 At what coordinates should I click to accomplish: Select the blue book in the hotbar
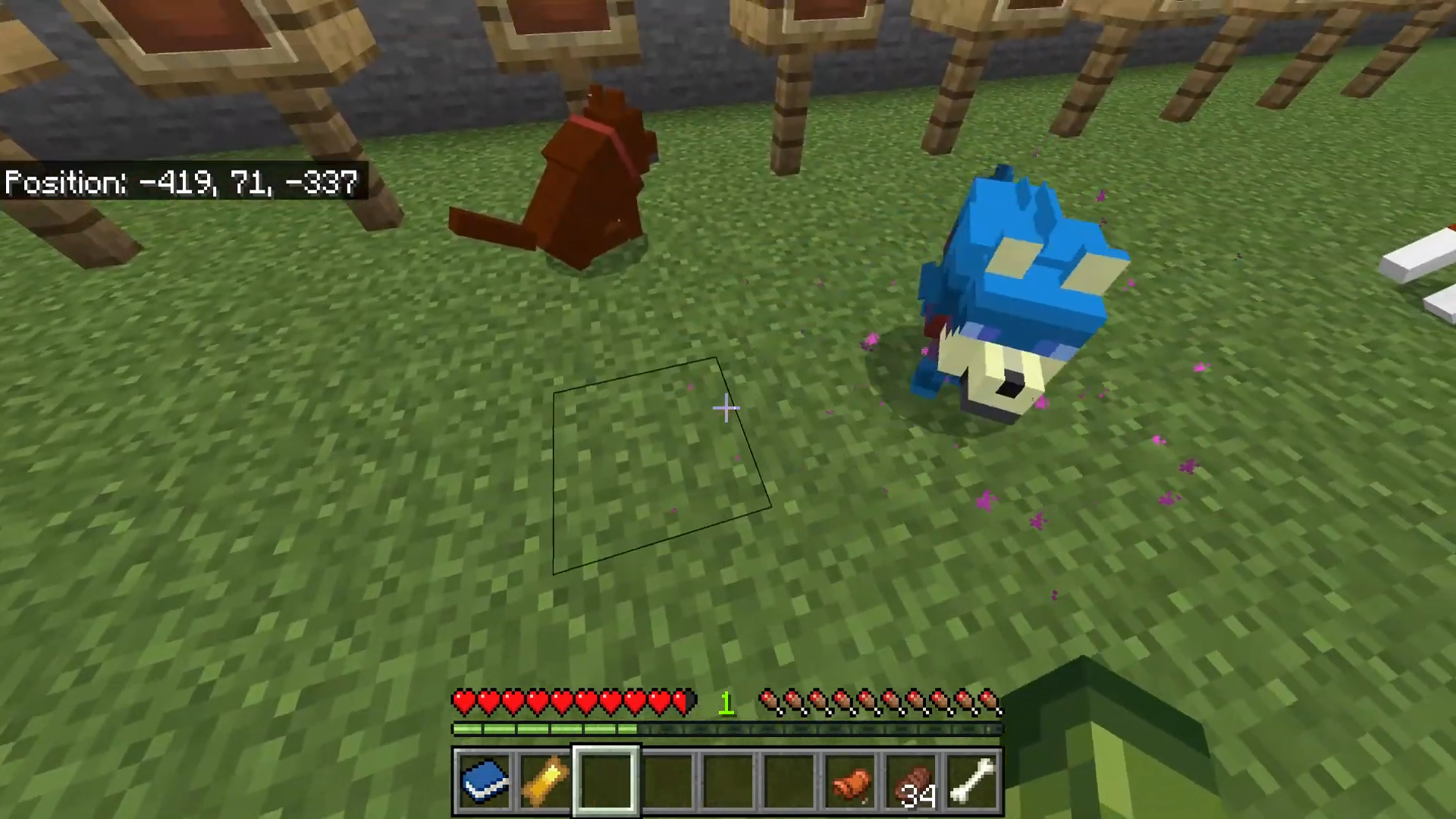[x=485, y=780]
